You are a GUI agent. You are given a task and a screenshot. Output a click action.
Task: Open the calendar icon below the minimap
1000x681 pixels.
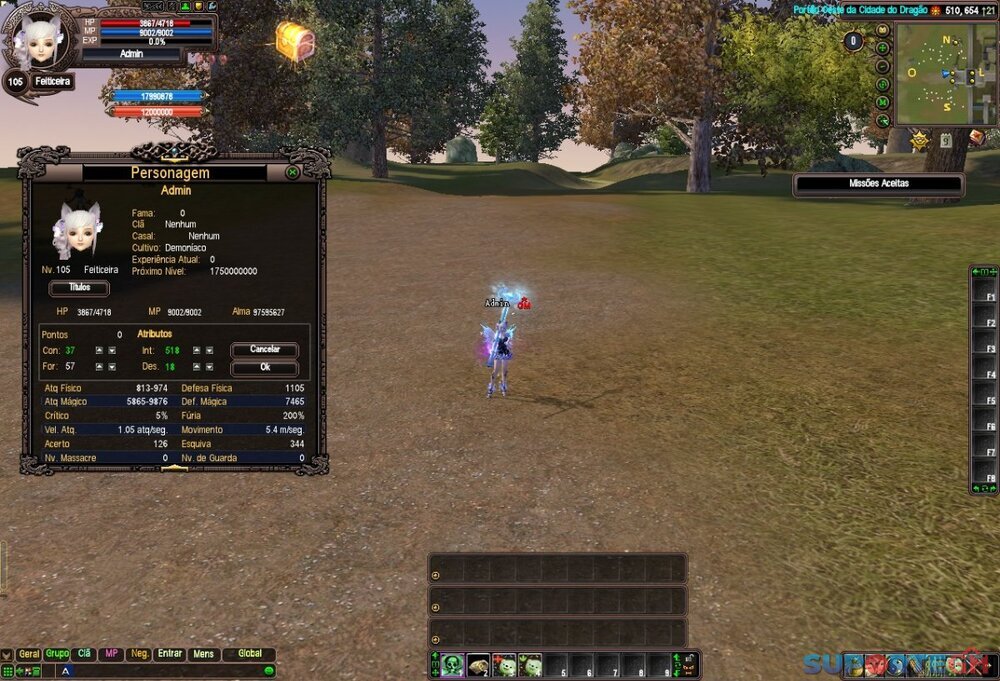tap(945, 141)
